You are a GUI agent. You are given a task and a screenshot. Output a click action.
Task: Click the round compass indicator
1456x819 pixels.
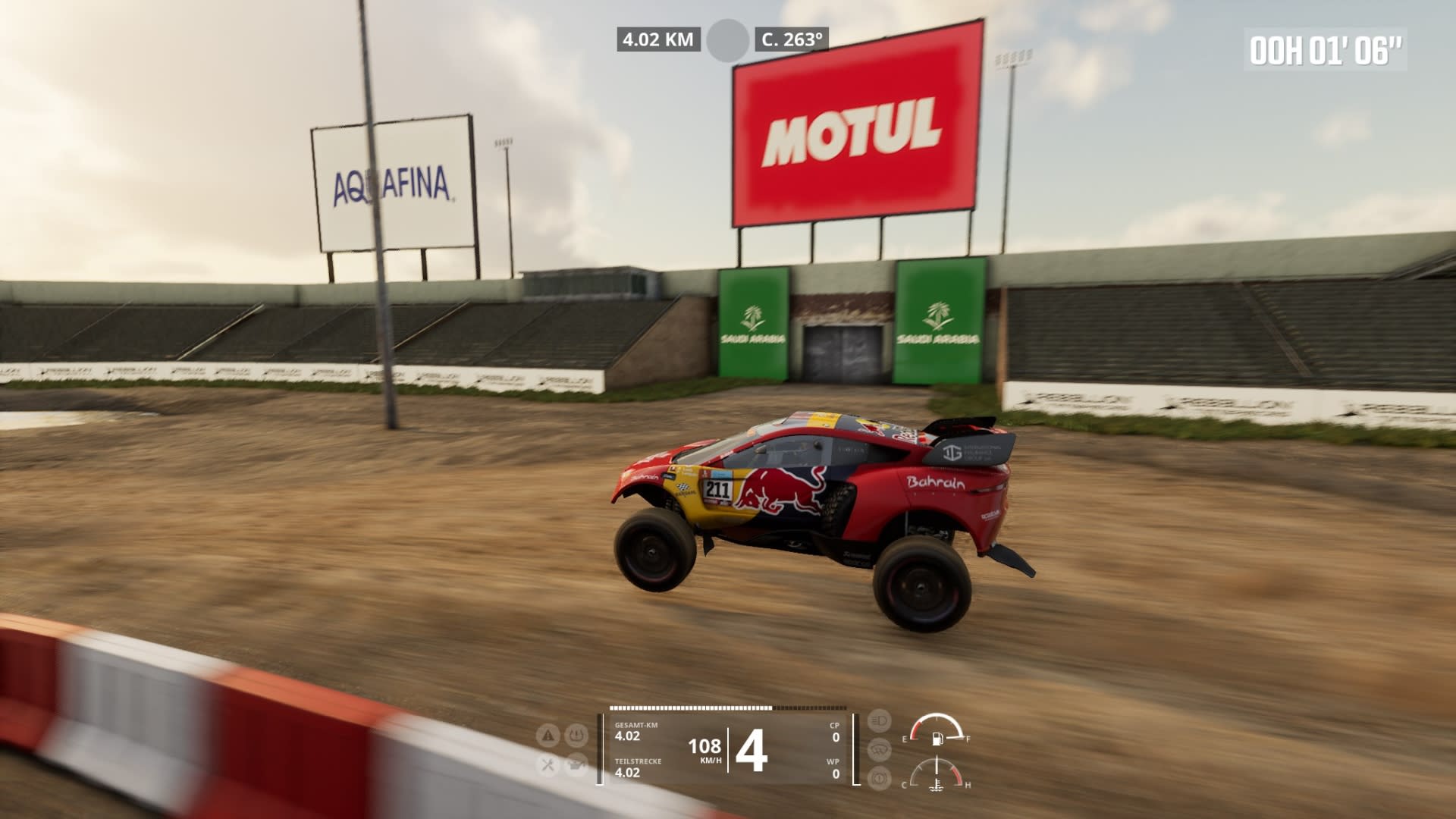pyautogui.click(x=727, y=40)
